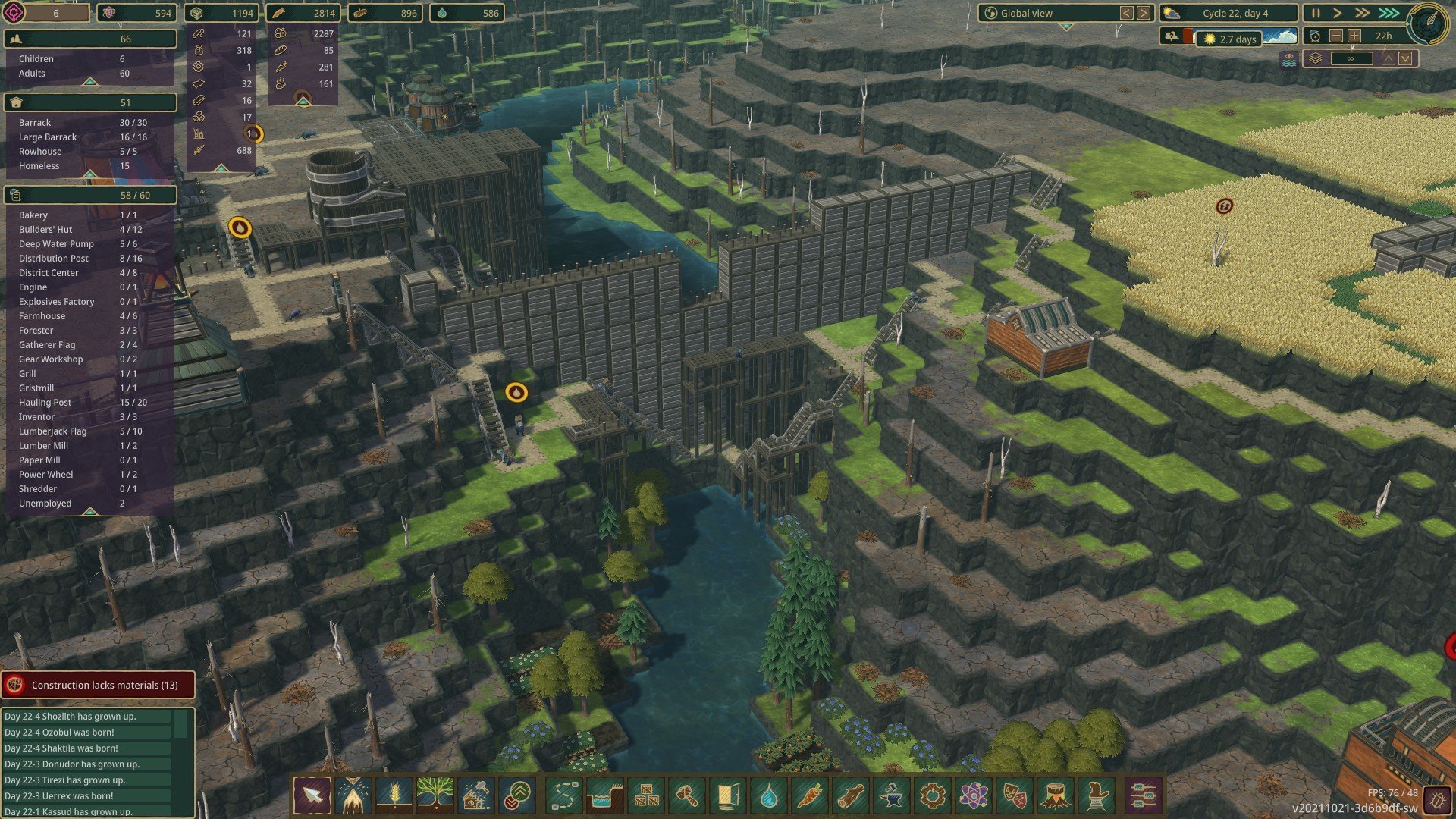Switch to the next district view

(1144, 13)
